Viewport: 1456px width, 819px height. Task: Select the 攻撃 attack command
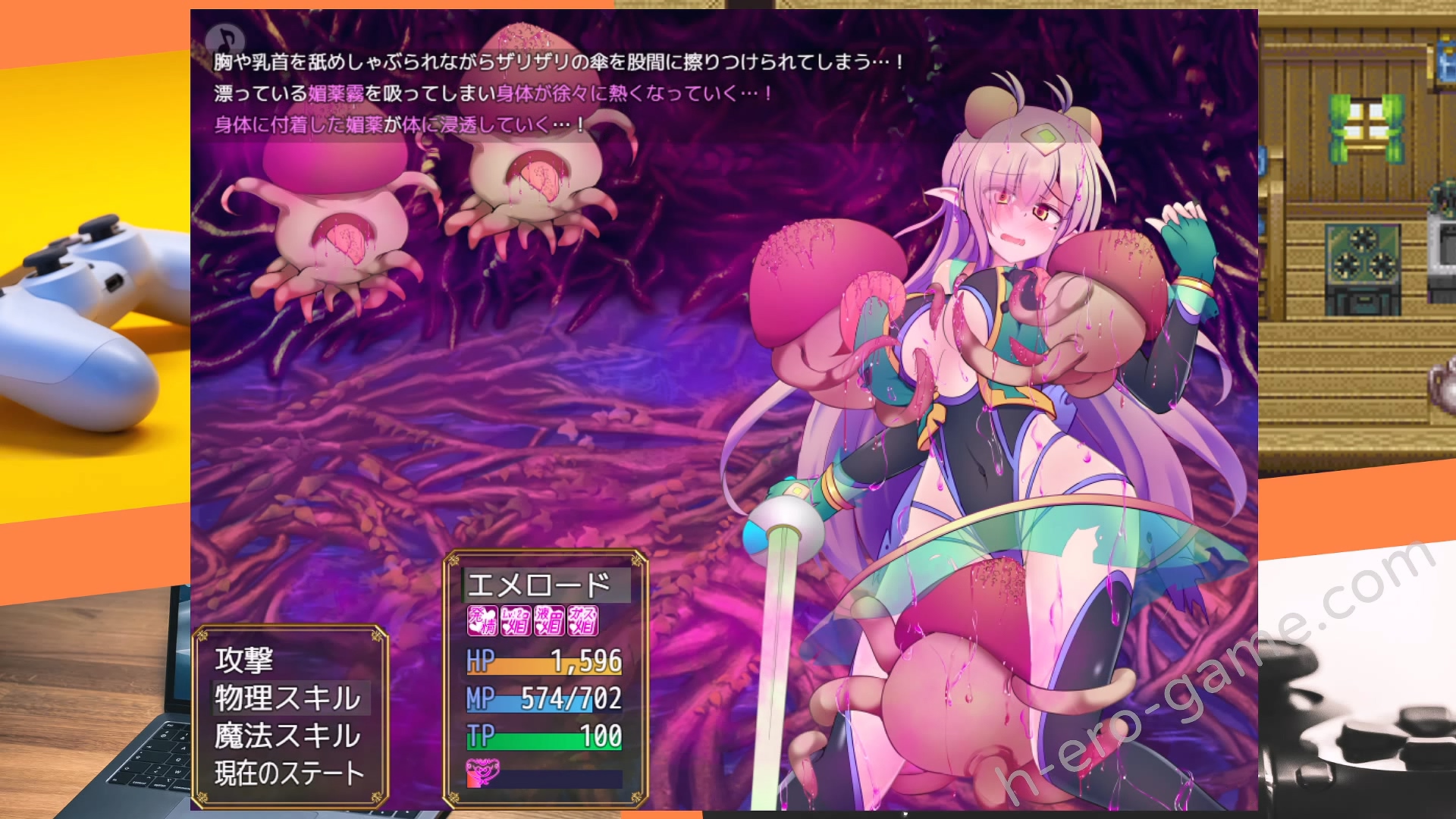(244, 660)
